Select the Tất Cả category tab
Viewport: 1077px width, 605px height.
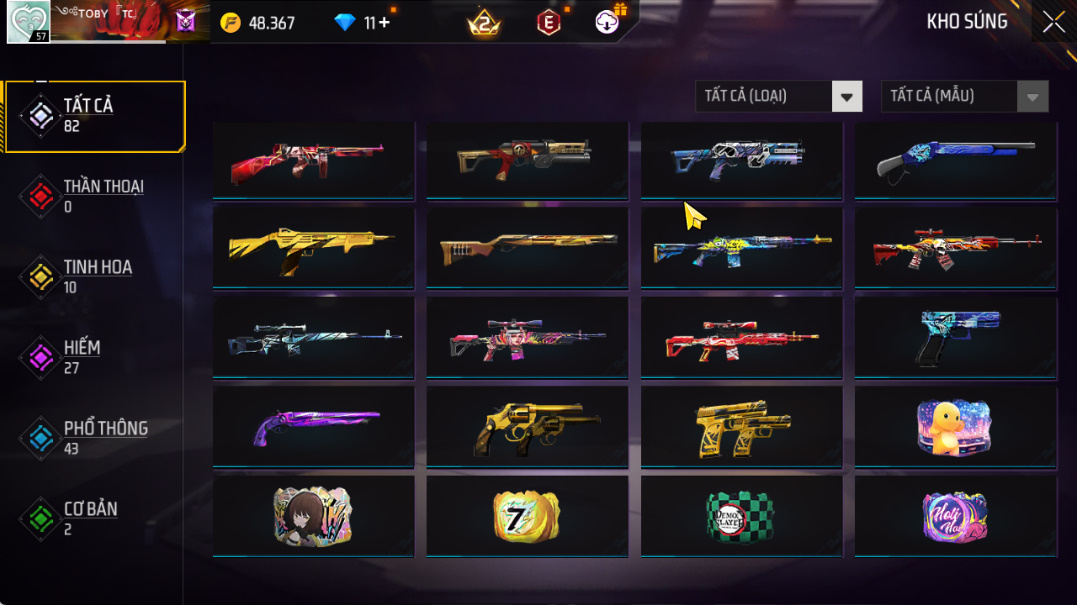pyautogui.click(x=95, y=116)
